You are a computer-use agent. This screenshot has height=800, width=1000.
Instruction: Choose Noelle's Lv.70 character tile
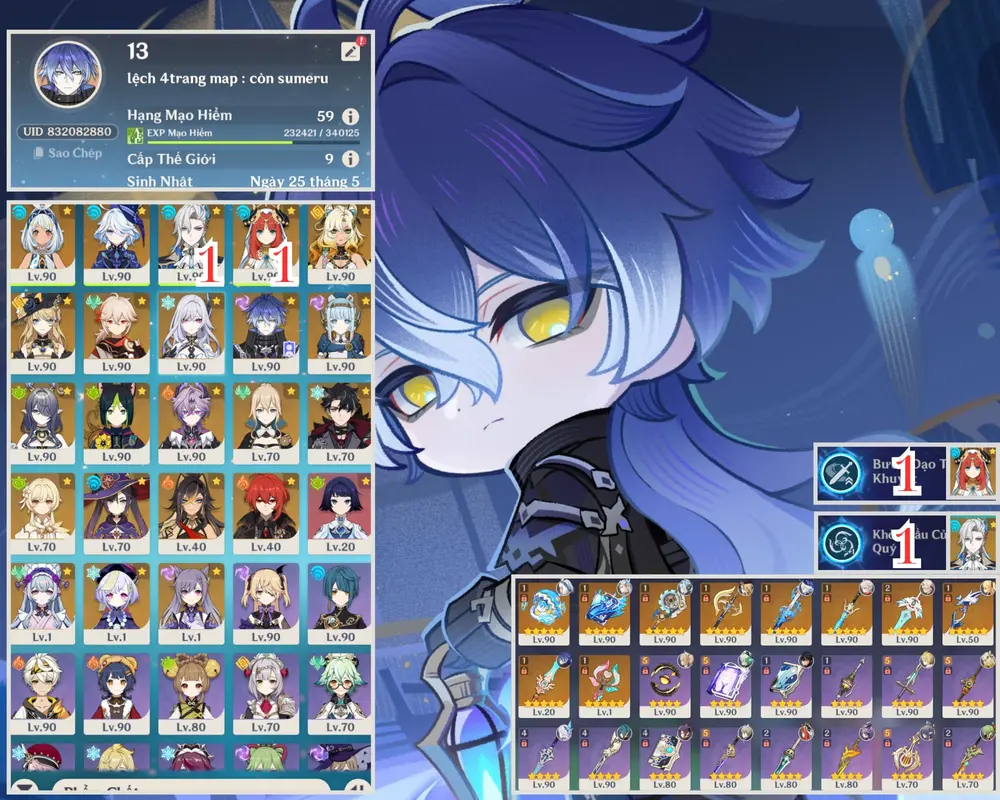(264, 692)
